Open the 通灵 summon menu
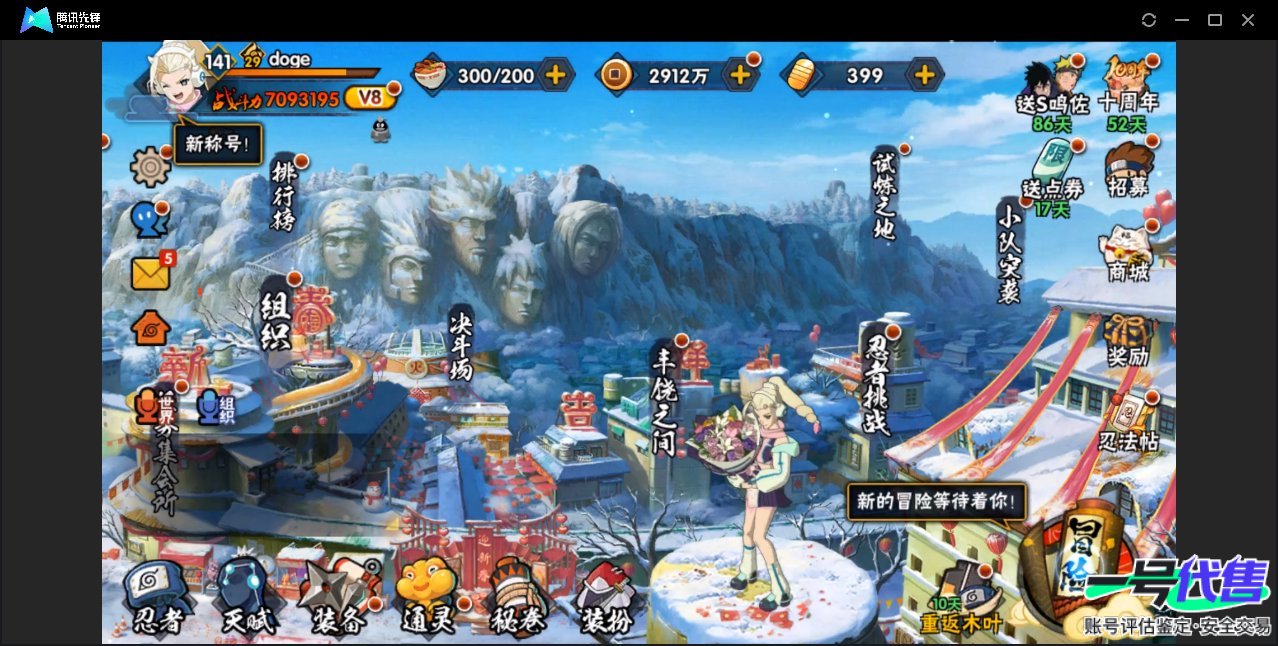The height and width of the screenshot is (646, 1278). point(427,598)
